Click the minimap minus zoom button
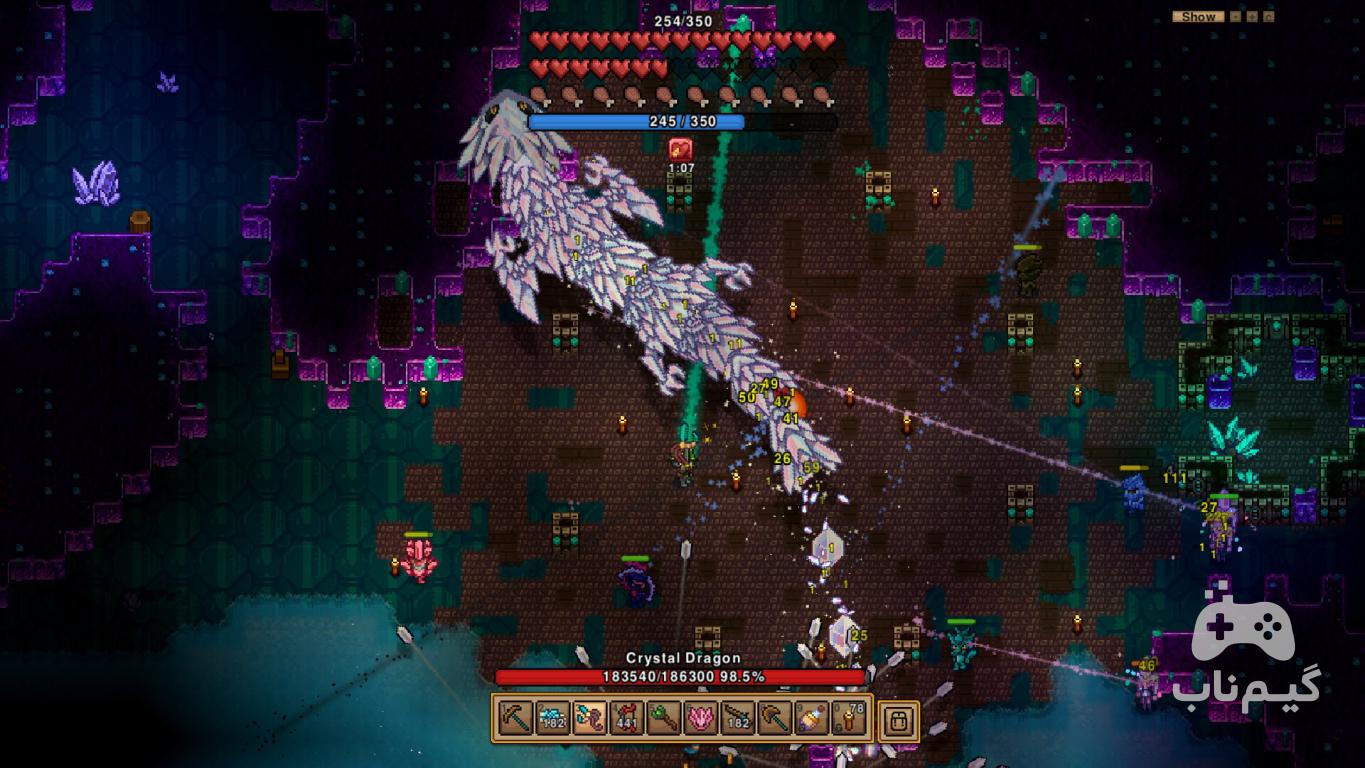The image size is (1365, 768). (x=1236, y=16)
